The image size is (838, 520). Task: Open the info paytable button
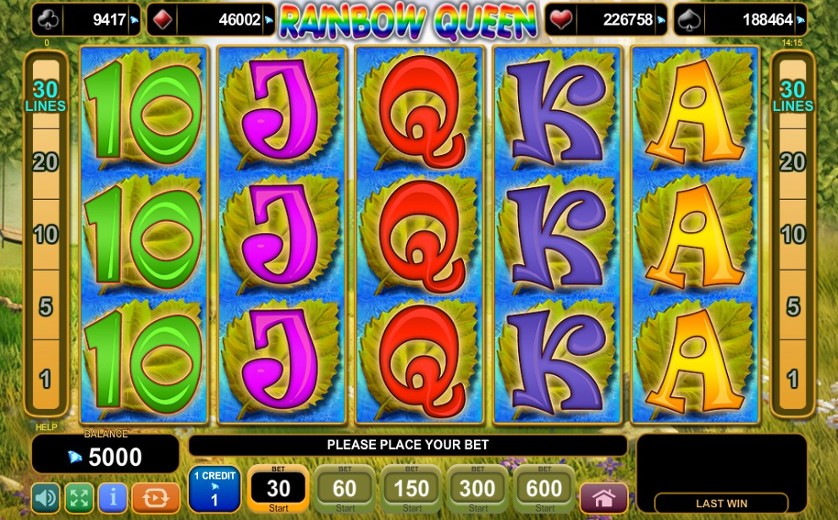pyautogui.click(x=112, y=497)
